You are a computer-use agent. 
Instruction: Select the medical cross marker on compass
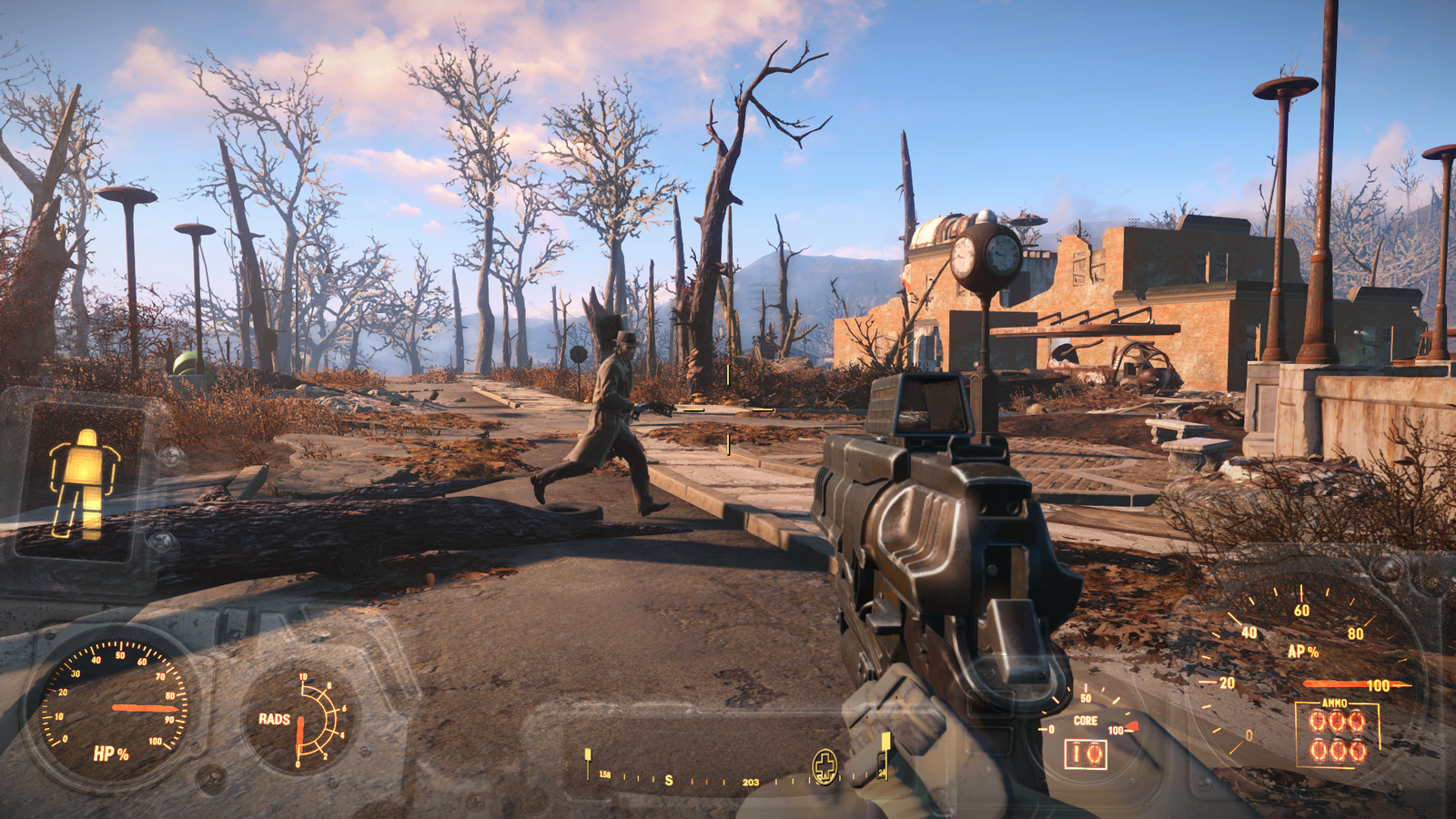pyautogui.click(x=824, y=765)
